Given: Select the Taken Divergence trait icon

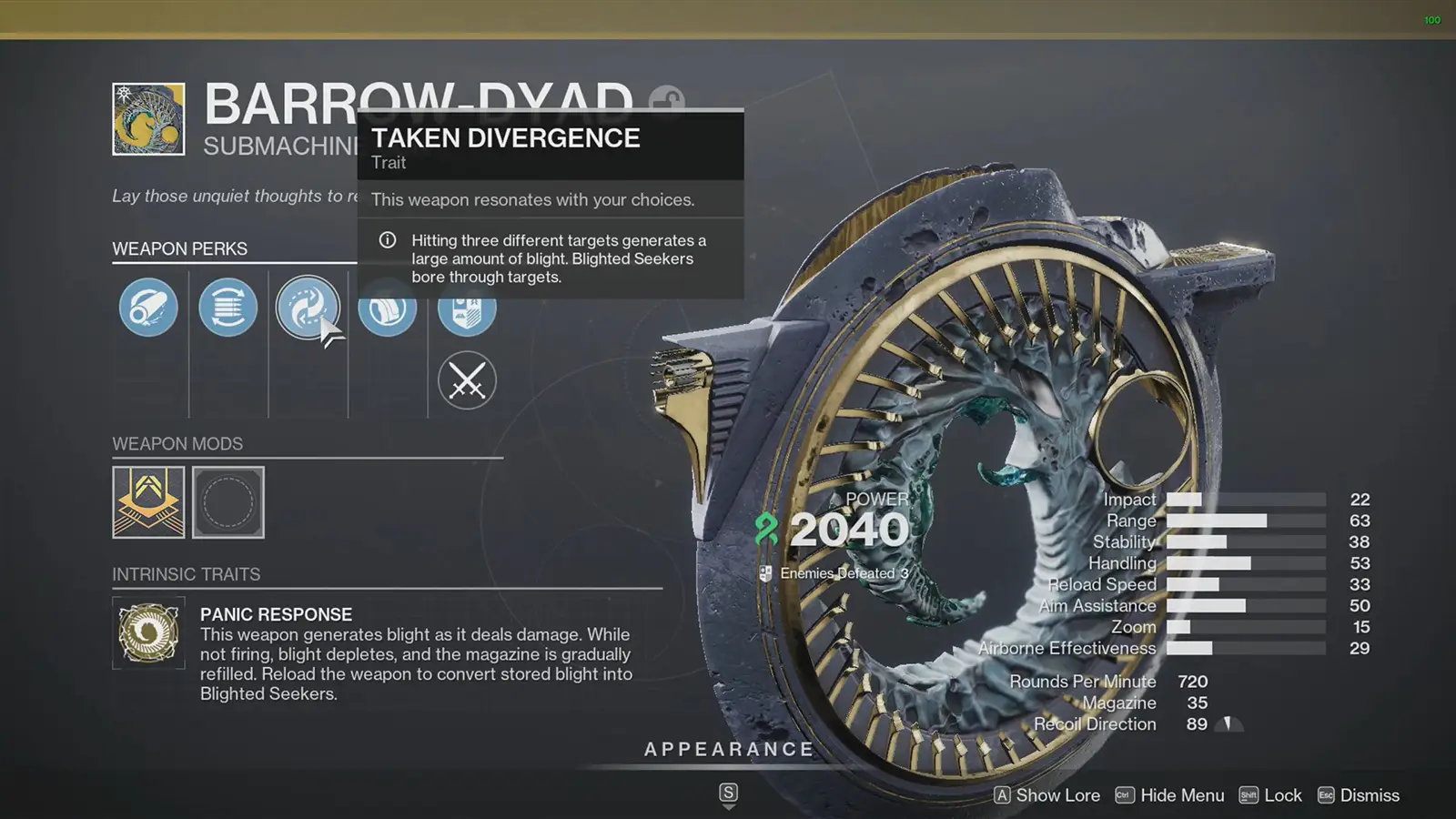Looking at the screenshot, I should point(308,308).
